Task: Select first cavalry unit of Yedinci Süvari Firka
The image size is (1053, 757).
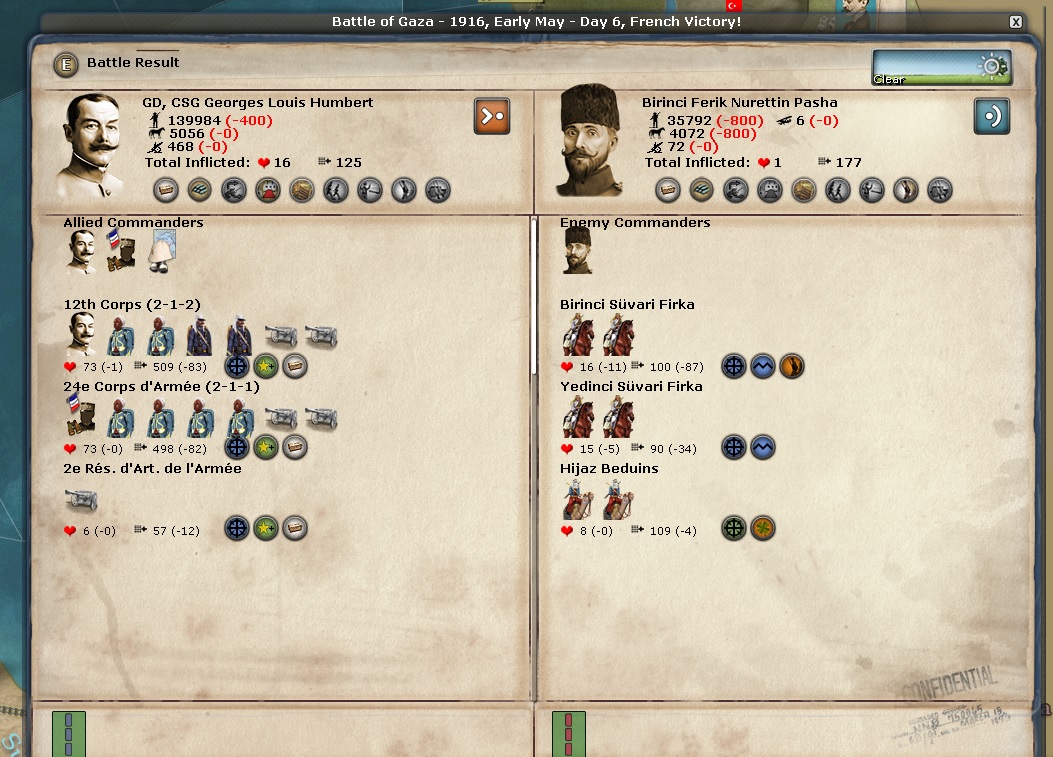Action: click(578, 416)
